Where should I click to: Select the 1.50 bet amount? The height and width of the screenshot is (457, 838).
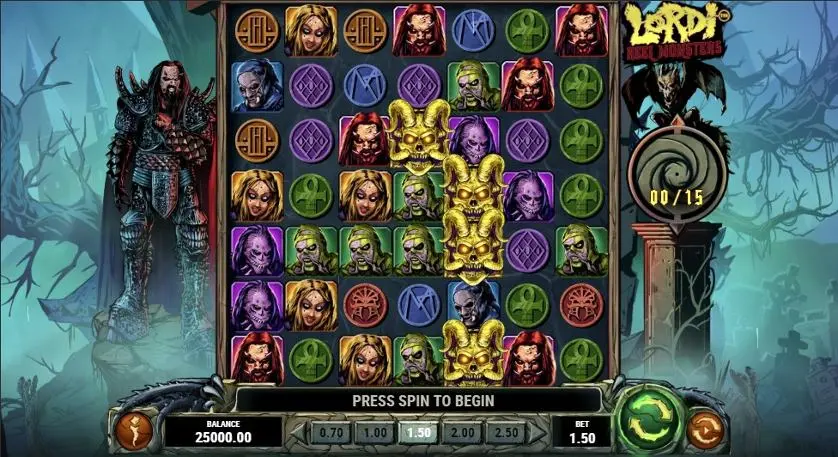pos(417,432)
